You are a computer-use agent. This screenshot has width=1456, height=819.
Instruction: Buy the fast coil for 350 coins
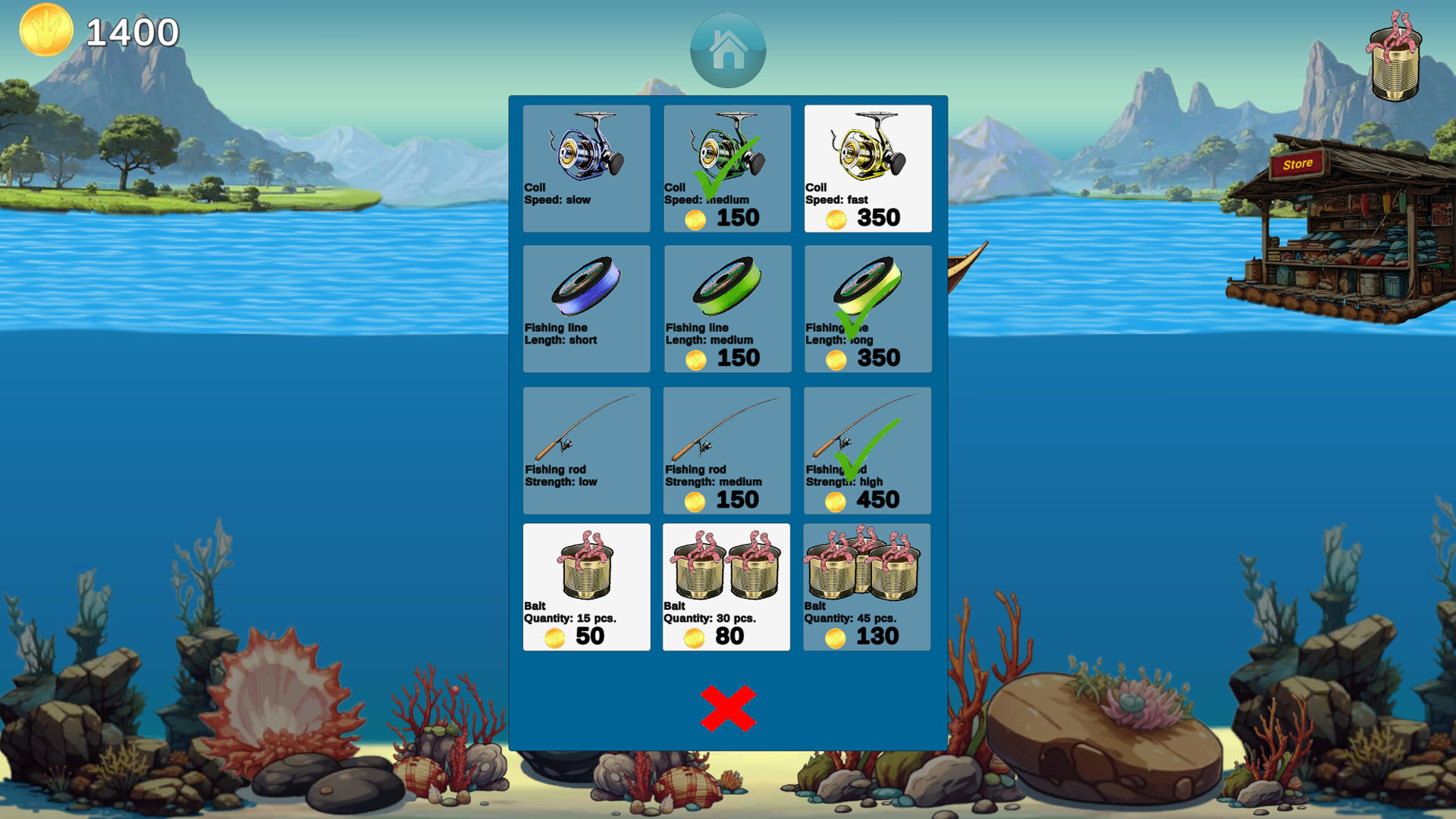coord(868,218)
